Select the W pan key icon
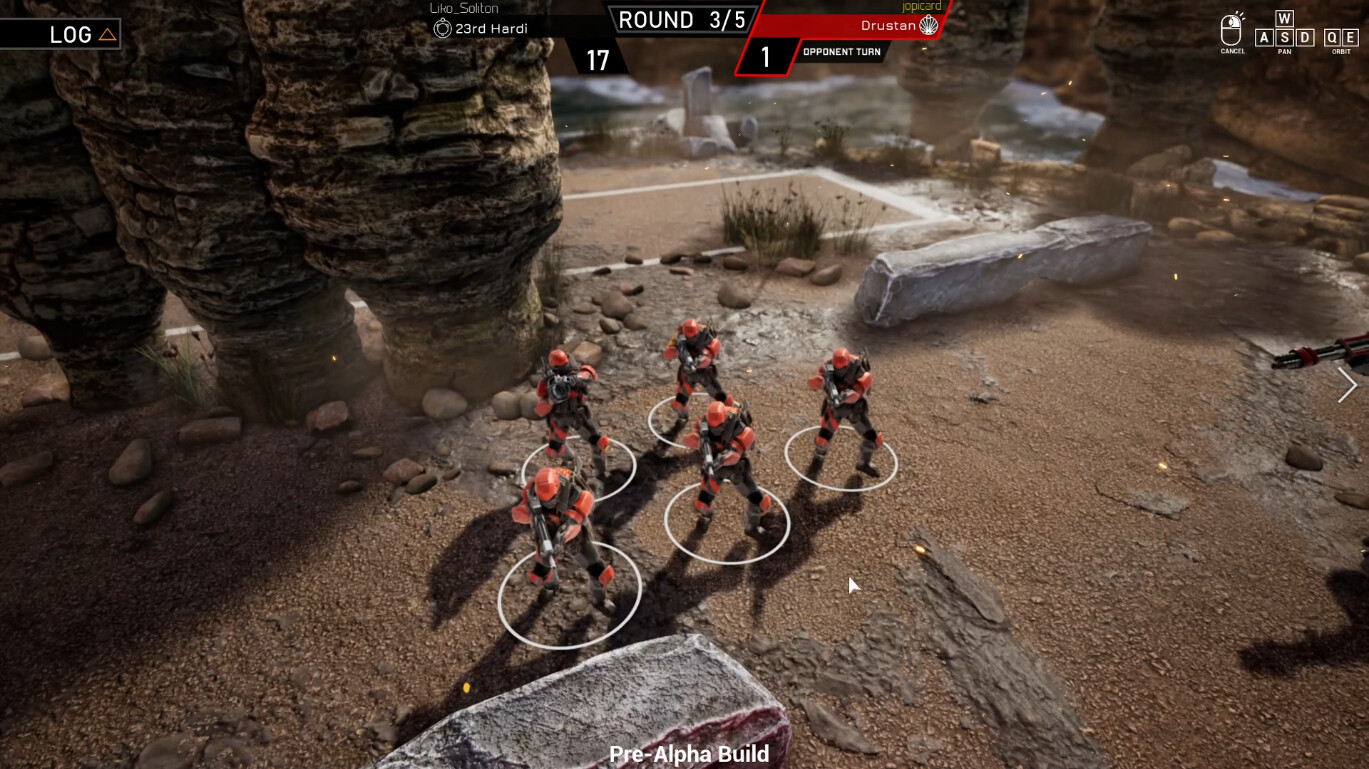Viewport: 1369px width, 769px height. tap(1285, 19)
